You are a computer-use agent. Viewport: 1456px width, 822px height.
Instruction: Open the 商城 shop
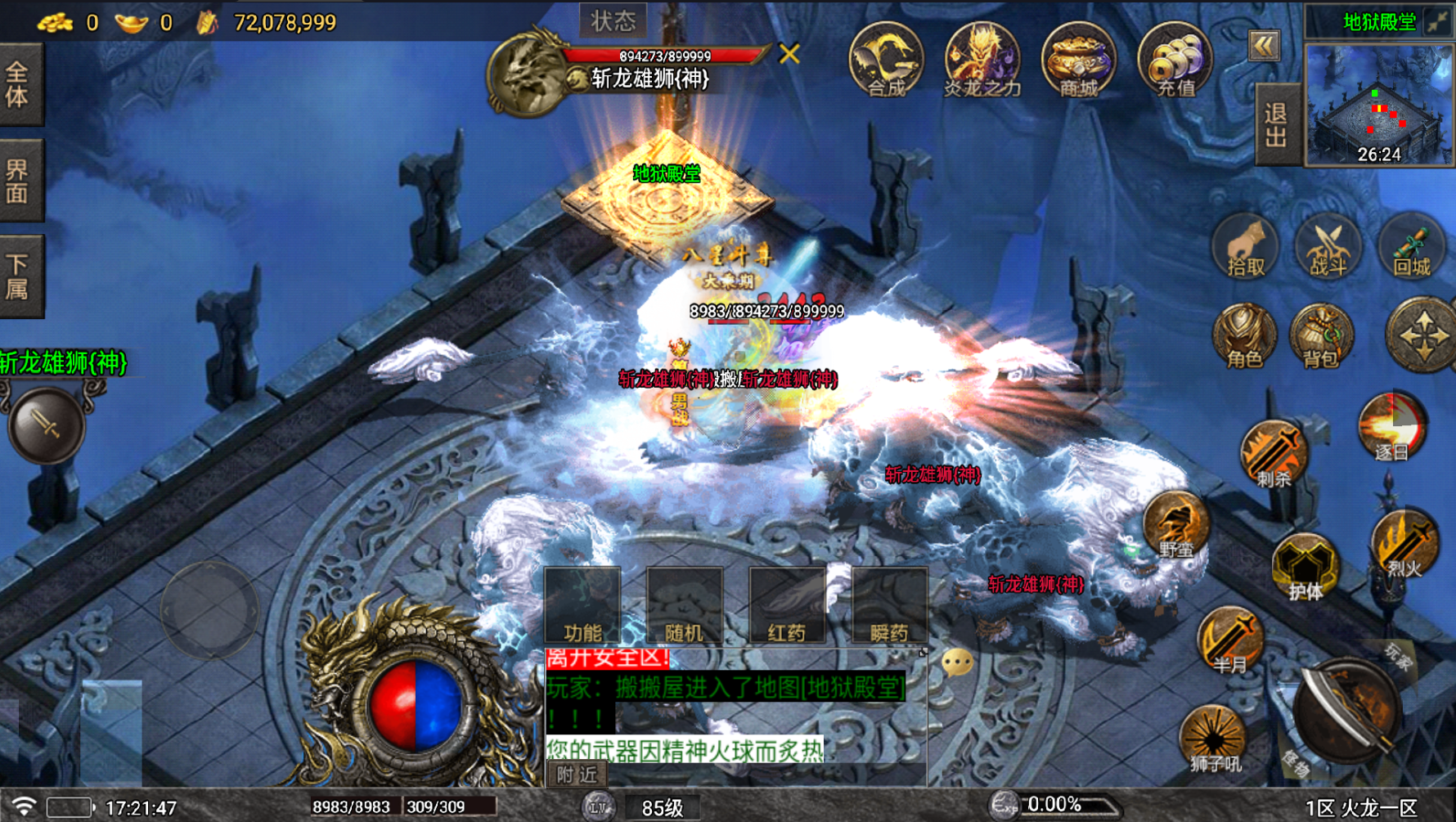[1078, 61]
